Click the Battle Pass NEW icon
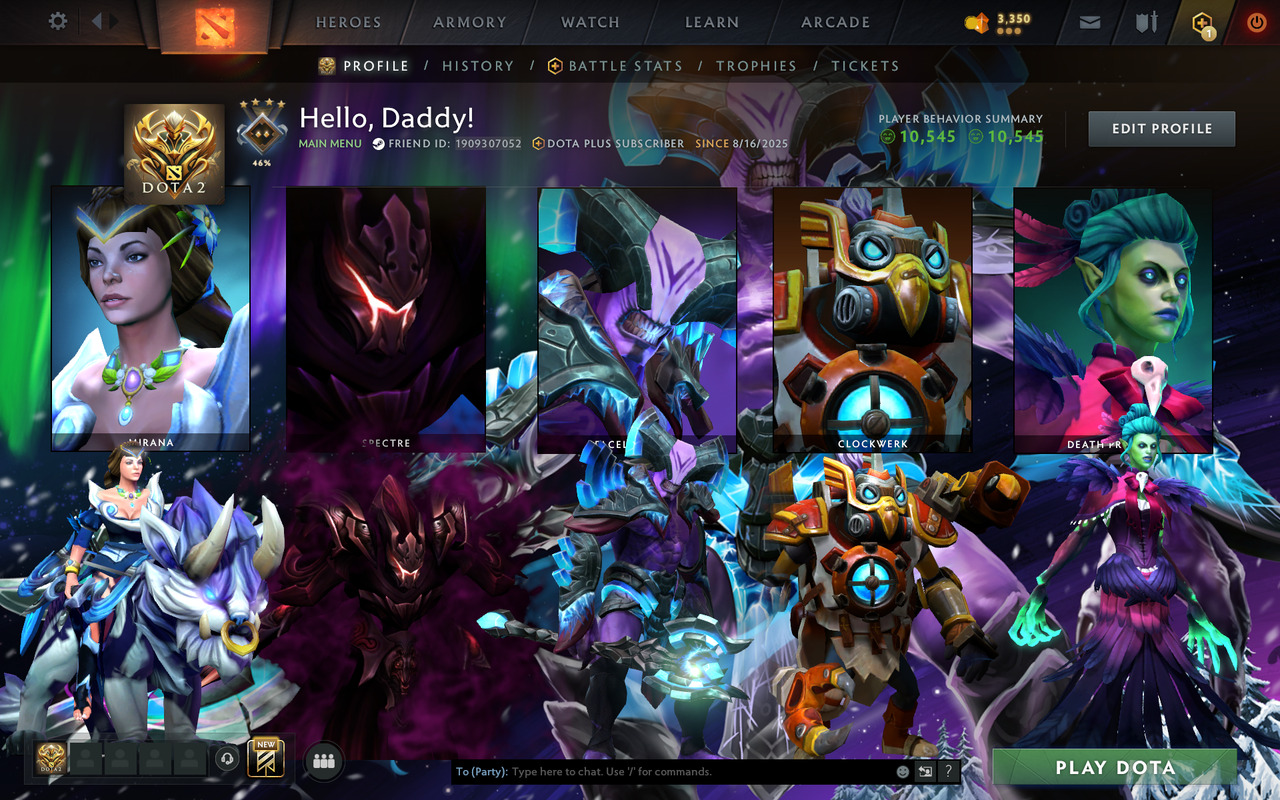1280x800 pixels. click(x=266, y=758)
